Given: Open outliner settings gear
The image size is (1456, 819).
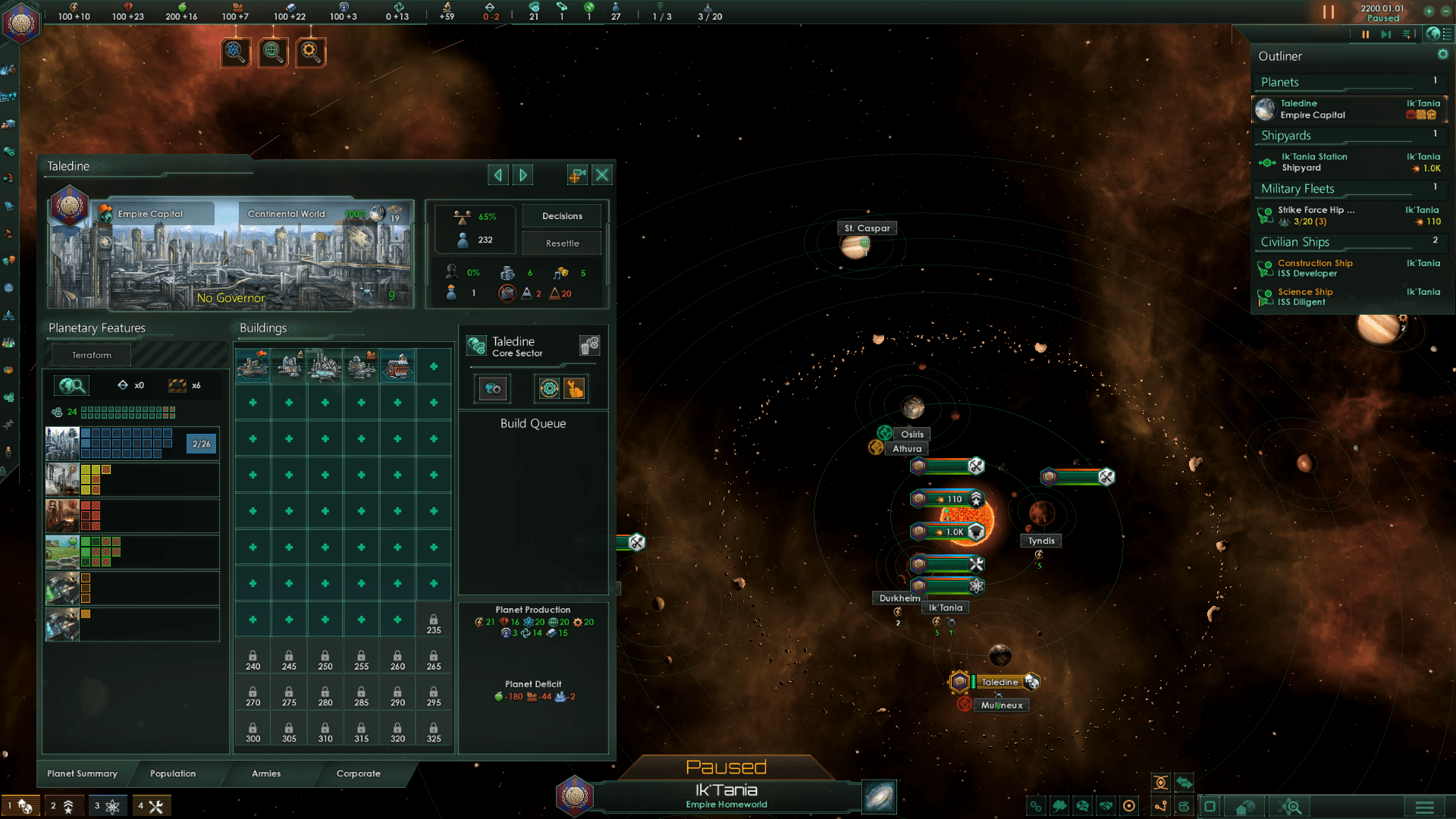Looking at the screenshot, I should tap(1442, 55).
